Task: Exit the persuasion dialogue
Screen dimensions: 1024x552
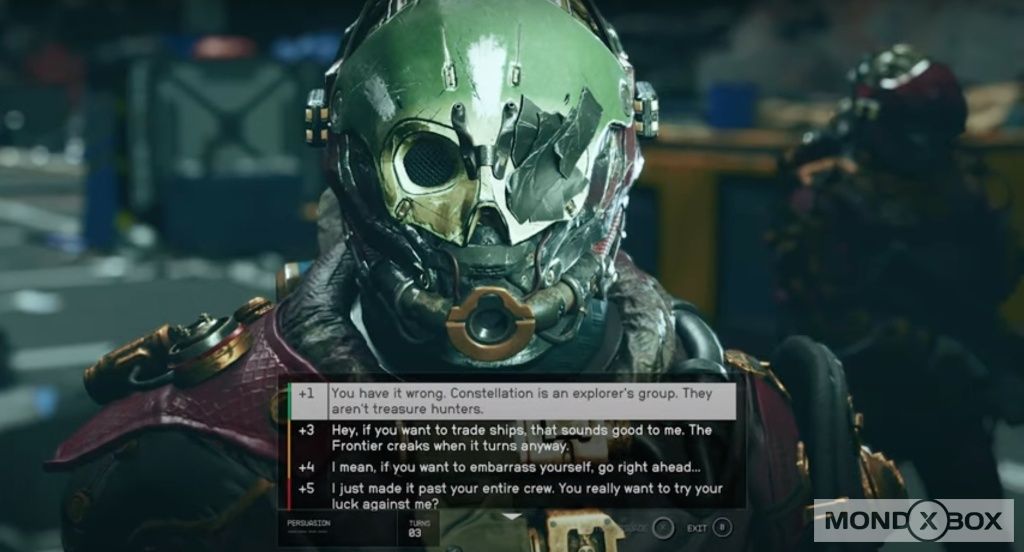Action: click(722, 527)
